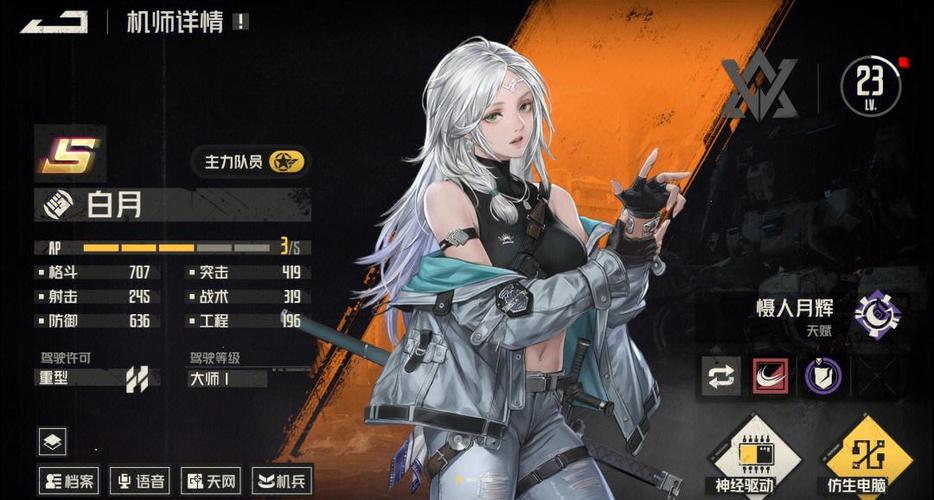
Task: Click the stacked layers icon button
Action: tap(52, 441)
